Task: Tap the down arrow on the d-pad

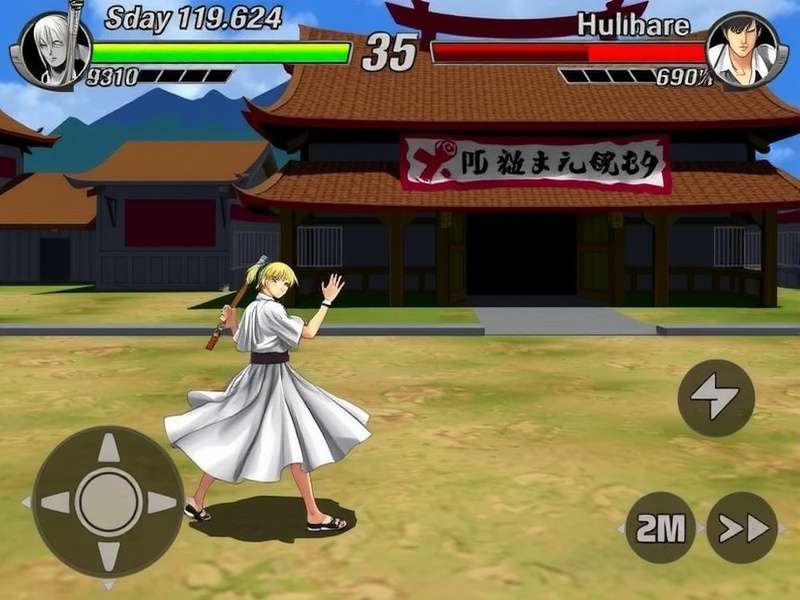Action: [x=108, y=554]
